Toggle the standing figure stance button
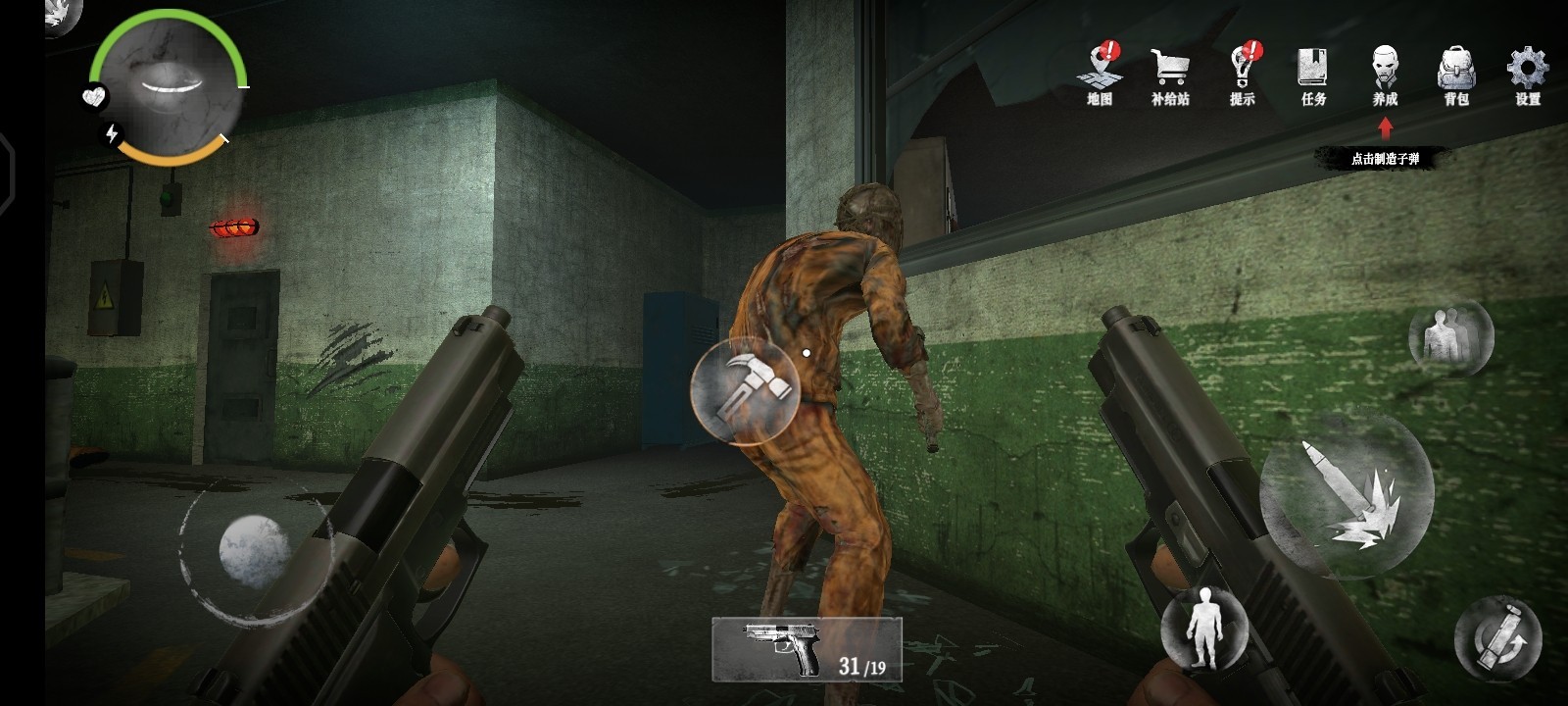This screenshot has width=1568, height=706. [x=1203, y=627]
